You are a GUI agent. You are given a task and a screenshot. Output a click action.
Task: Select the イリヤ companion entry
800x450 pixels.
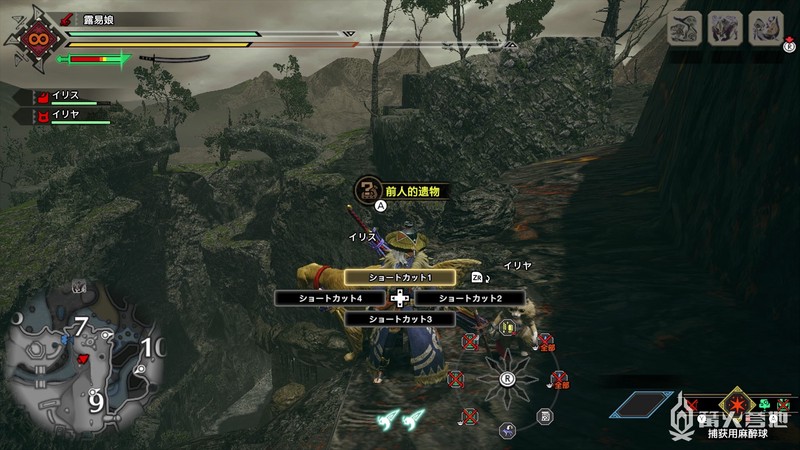(66, 115)
